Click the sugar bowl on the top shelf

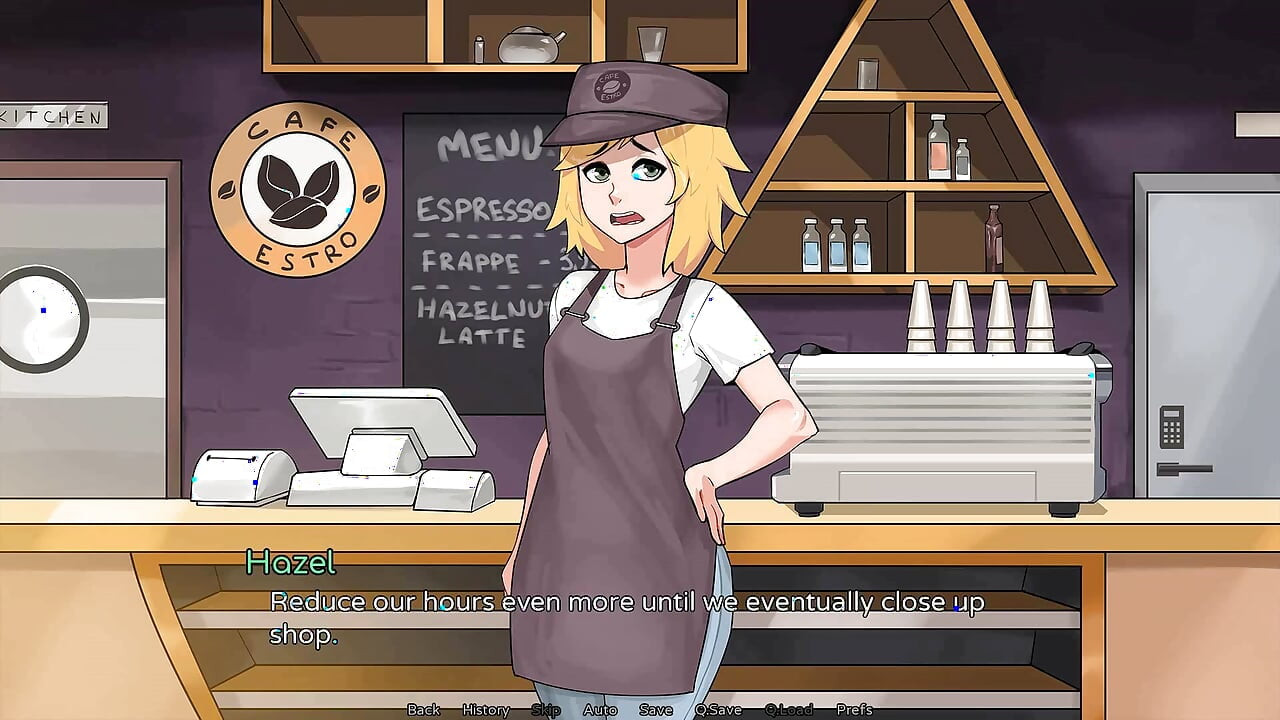(x=528, y=45)
